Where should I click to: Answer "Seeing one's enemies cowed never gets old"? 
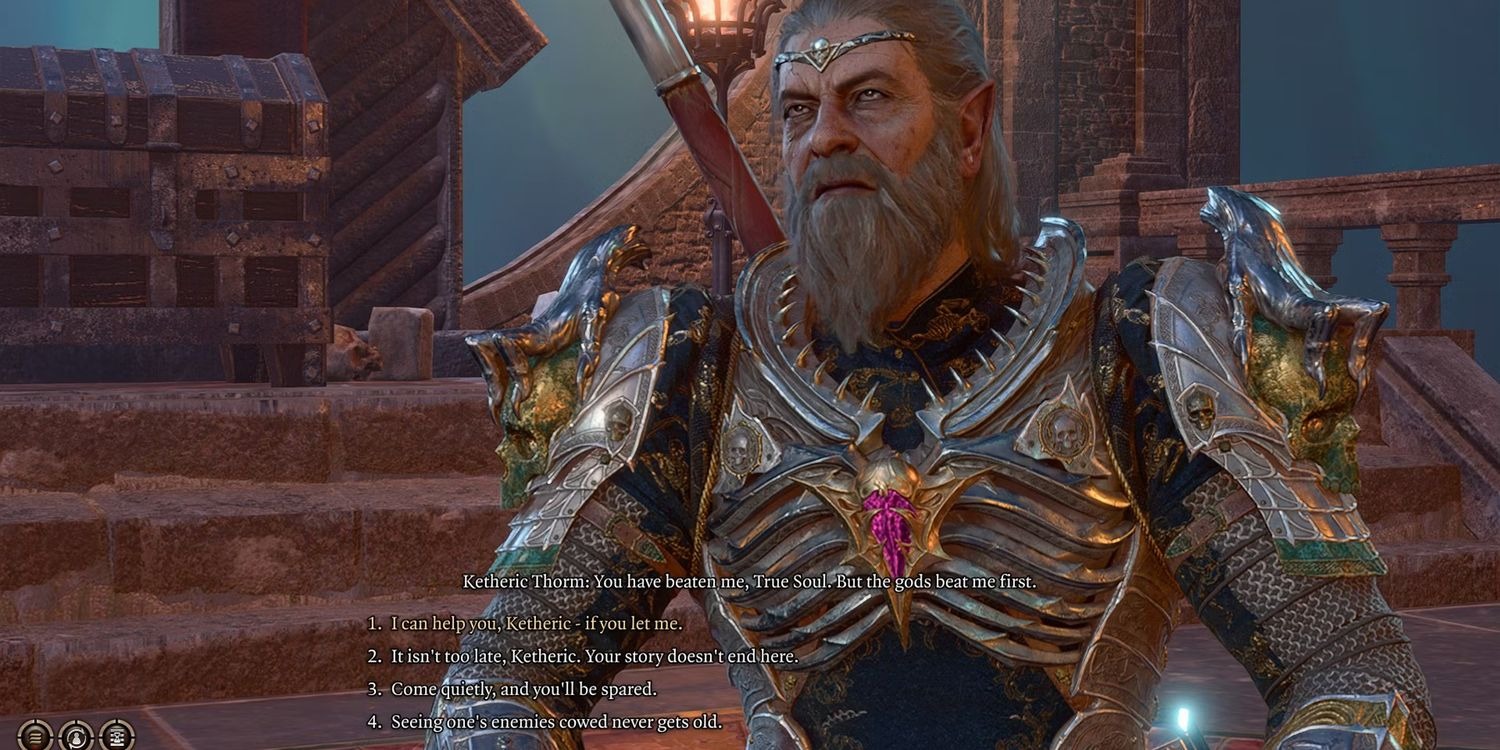556,721
